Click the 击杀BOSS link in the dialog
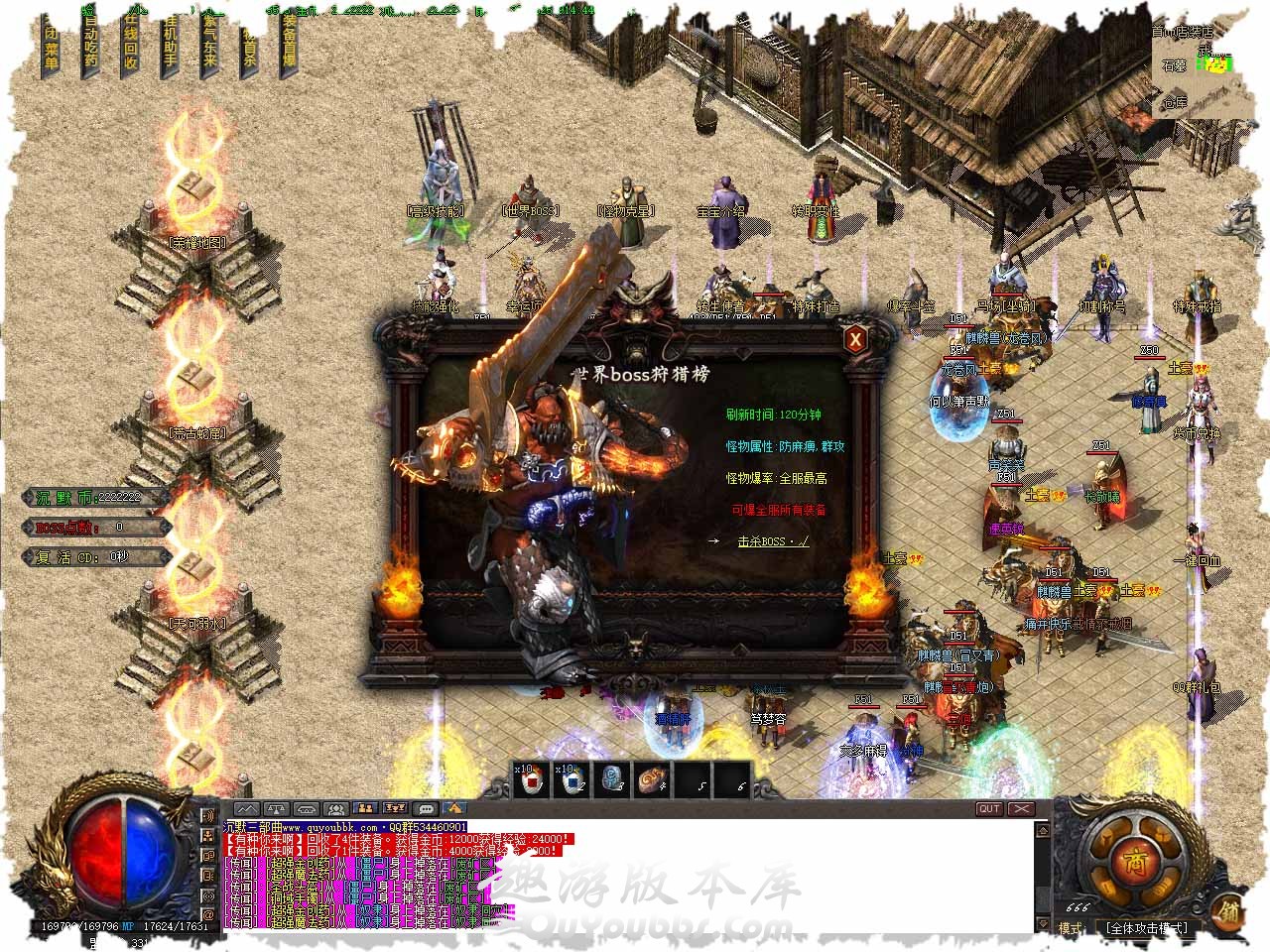 point(773,541)
